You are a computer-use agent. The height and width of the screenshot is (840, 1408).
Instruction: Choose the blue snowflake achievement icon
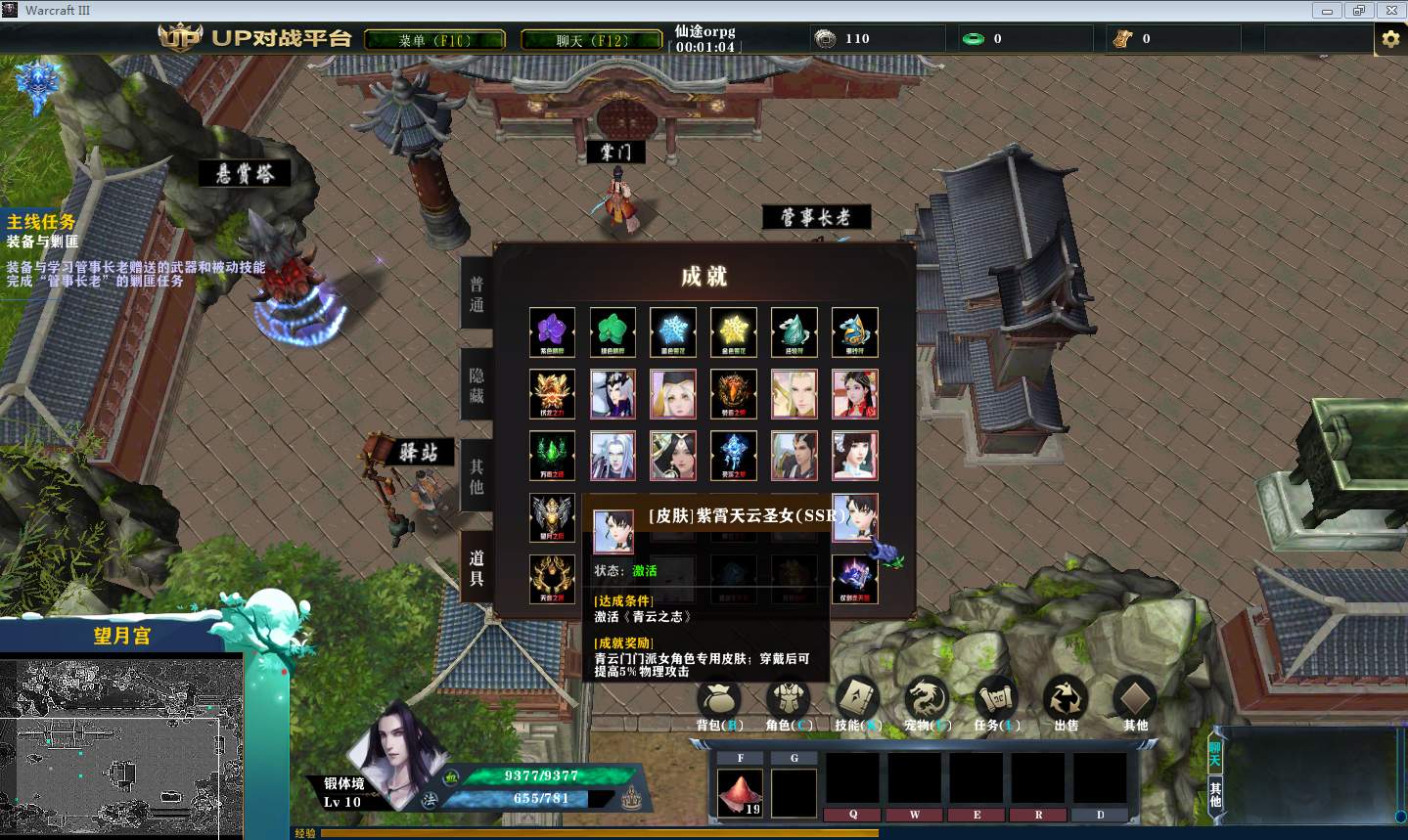[673, 332]
